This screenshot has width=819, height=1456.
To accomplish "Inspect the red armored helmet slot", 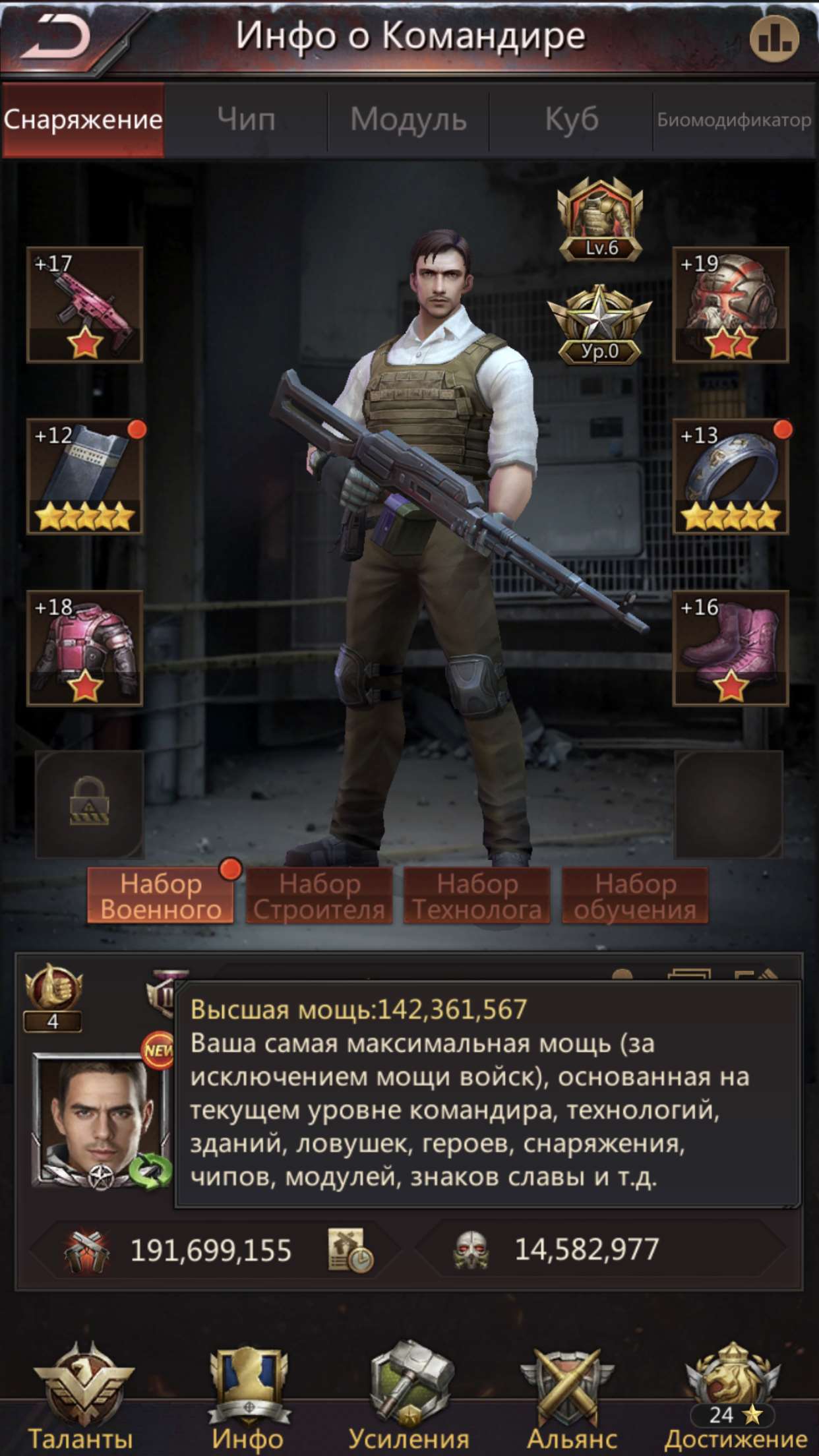I will pyautogui.click(x=731, y=305).
